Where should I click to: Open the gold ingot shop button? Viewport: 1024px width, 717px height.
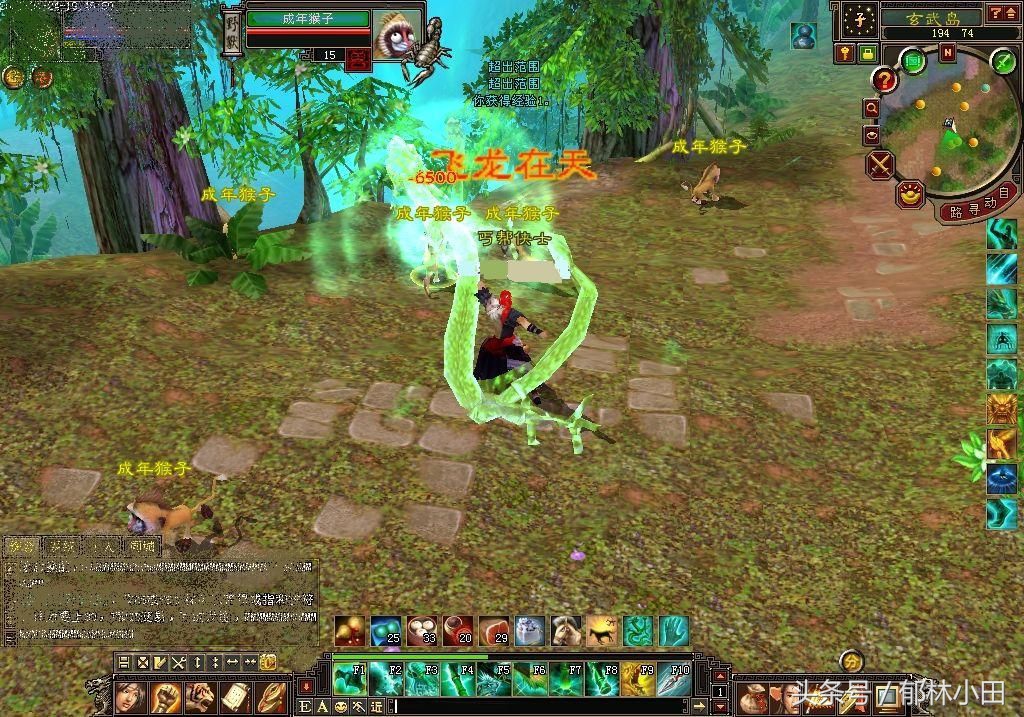pyautogui.click(x=910, y=194)
